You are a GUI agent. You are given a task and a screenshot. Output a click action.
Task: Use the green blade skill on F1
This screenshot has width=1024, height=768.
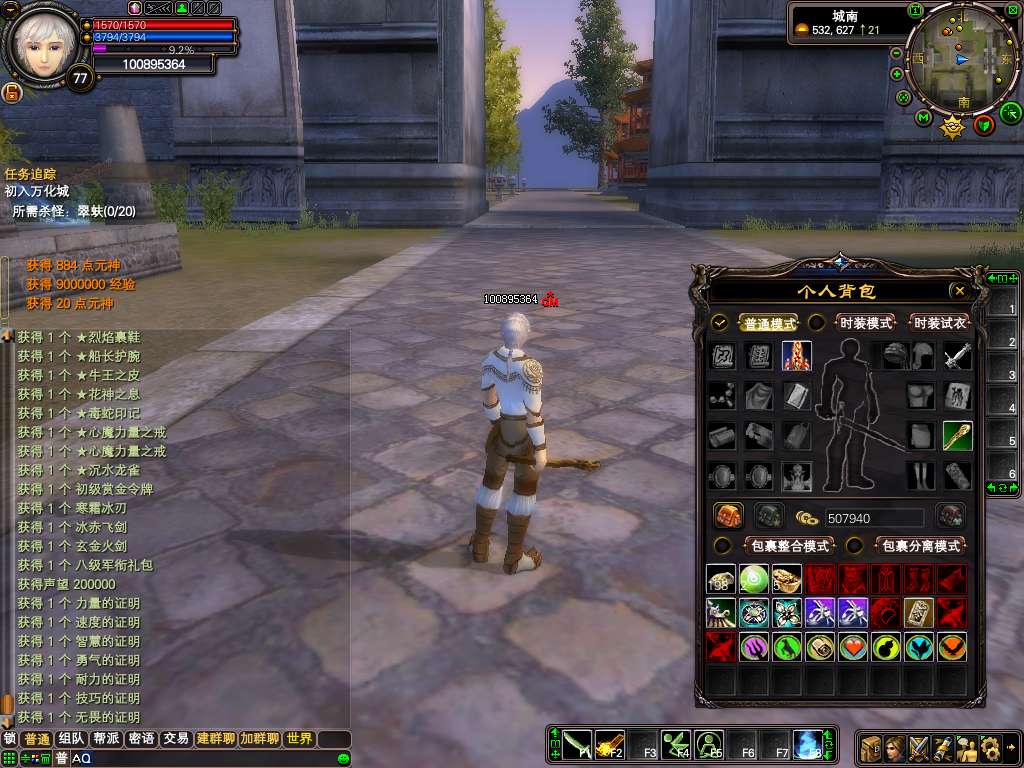point(577,744)
